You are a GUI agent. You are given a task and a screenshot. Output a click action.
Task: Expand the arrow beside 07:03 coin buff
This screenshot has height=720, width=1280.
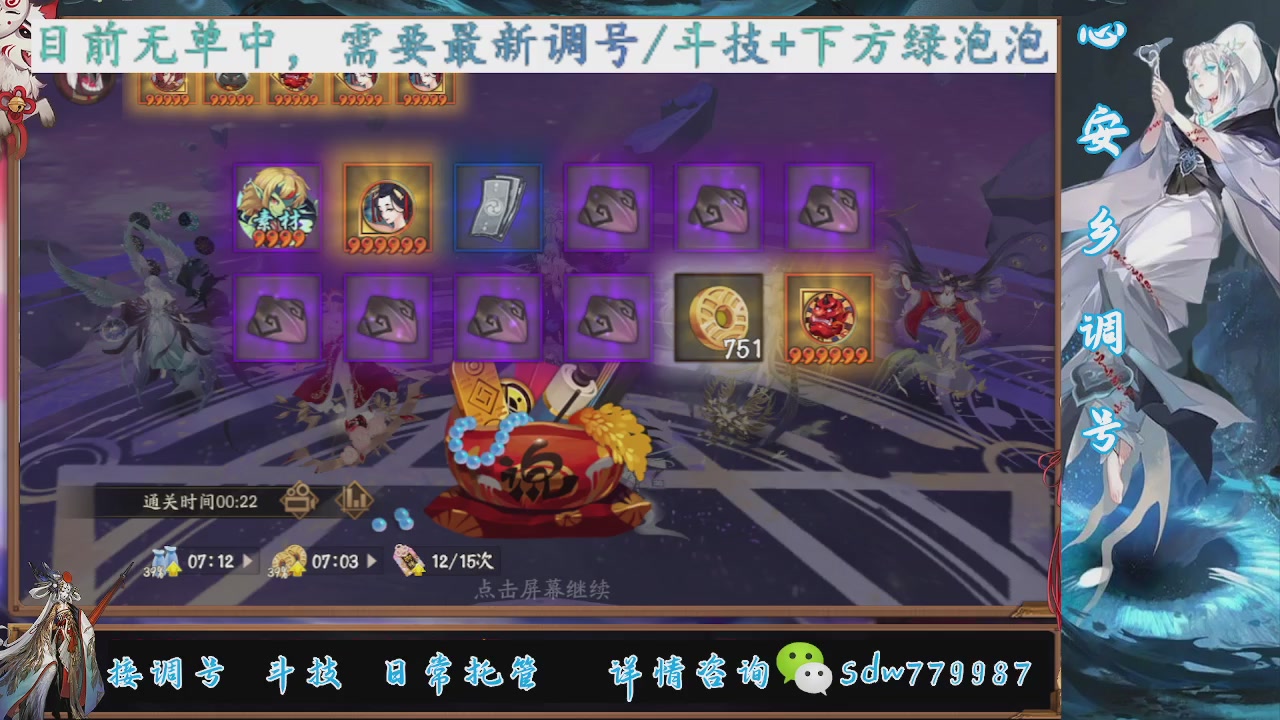[x=370, y=561]
